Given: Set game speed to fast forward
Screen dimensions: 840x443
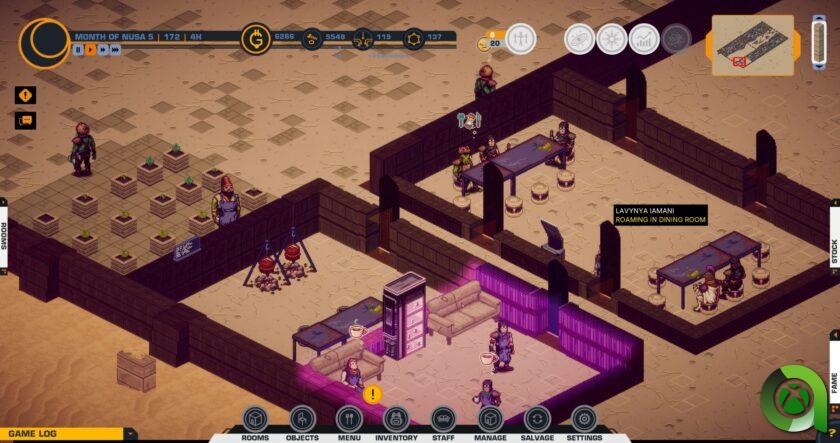Looking at the screenshot, I should (102, 49).
